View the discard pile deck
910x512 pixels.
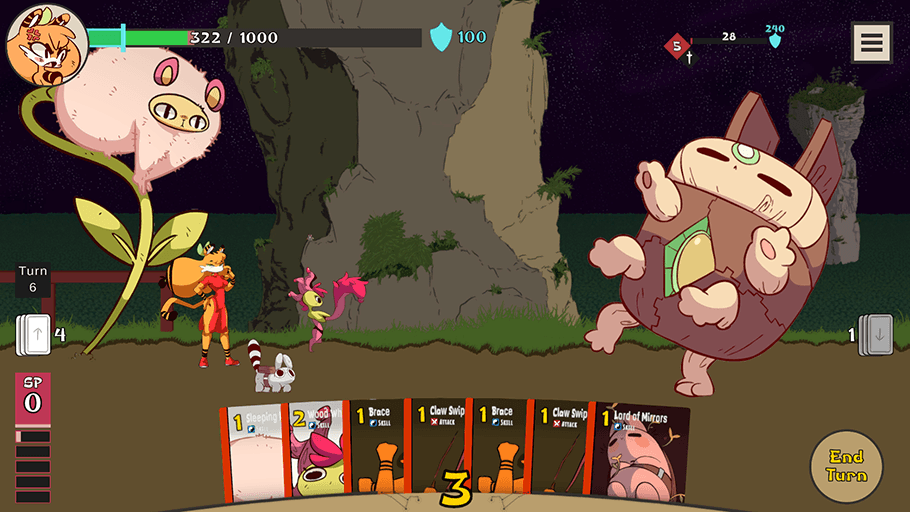(x=875, y=334)
